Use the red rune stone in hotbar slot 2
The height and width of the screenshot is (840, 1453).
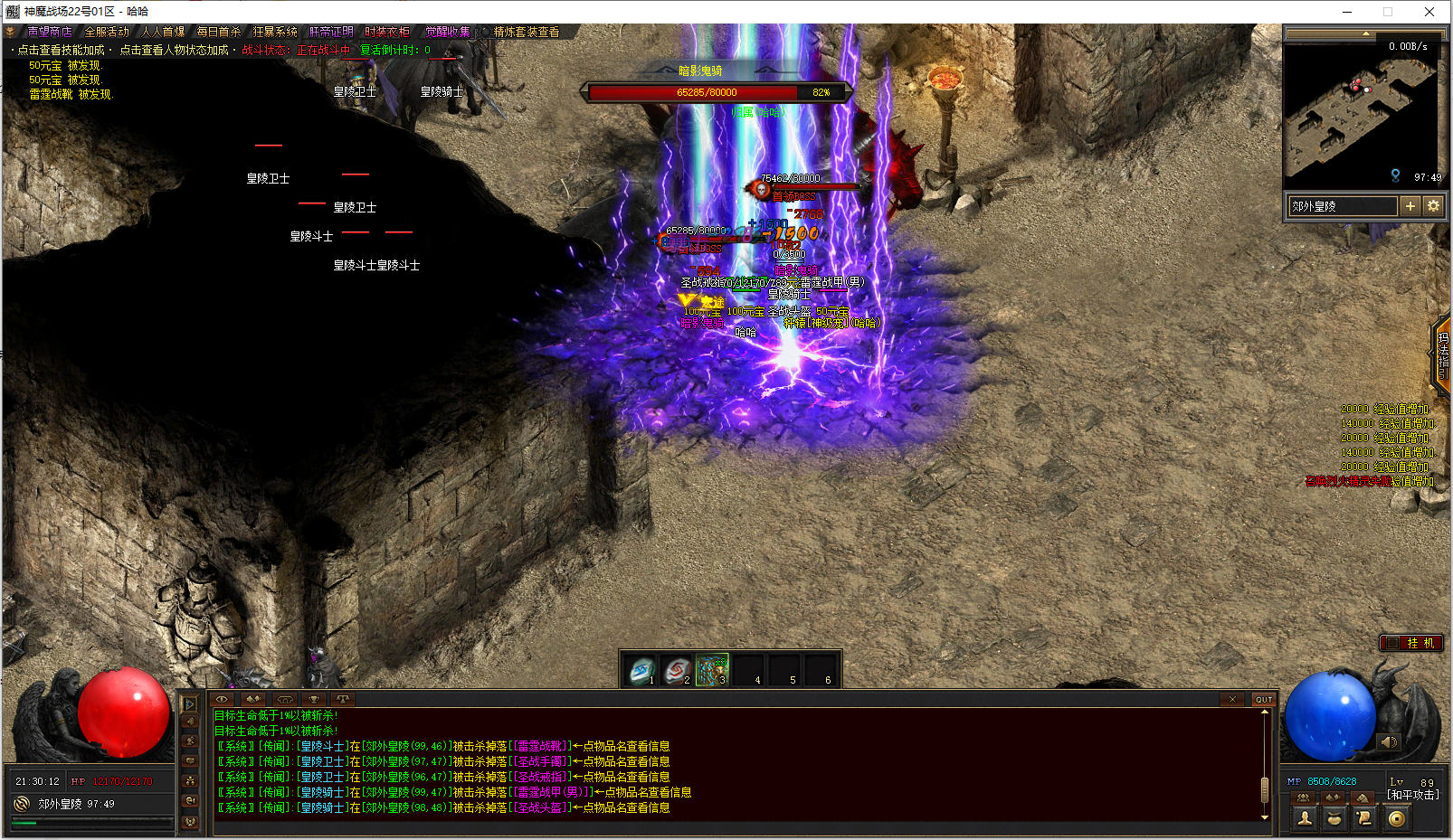[x=677, y=671]
